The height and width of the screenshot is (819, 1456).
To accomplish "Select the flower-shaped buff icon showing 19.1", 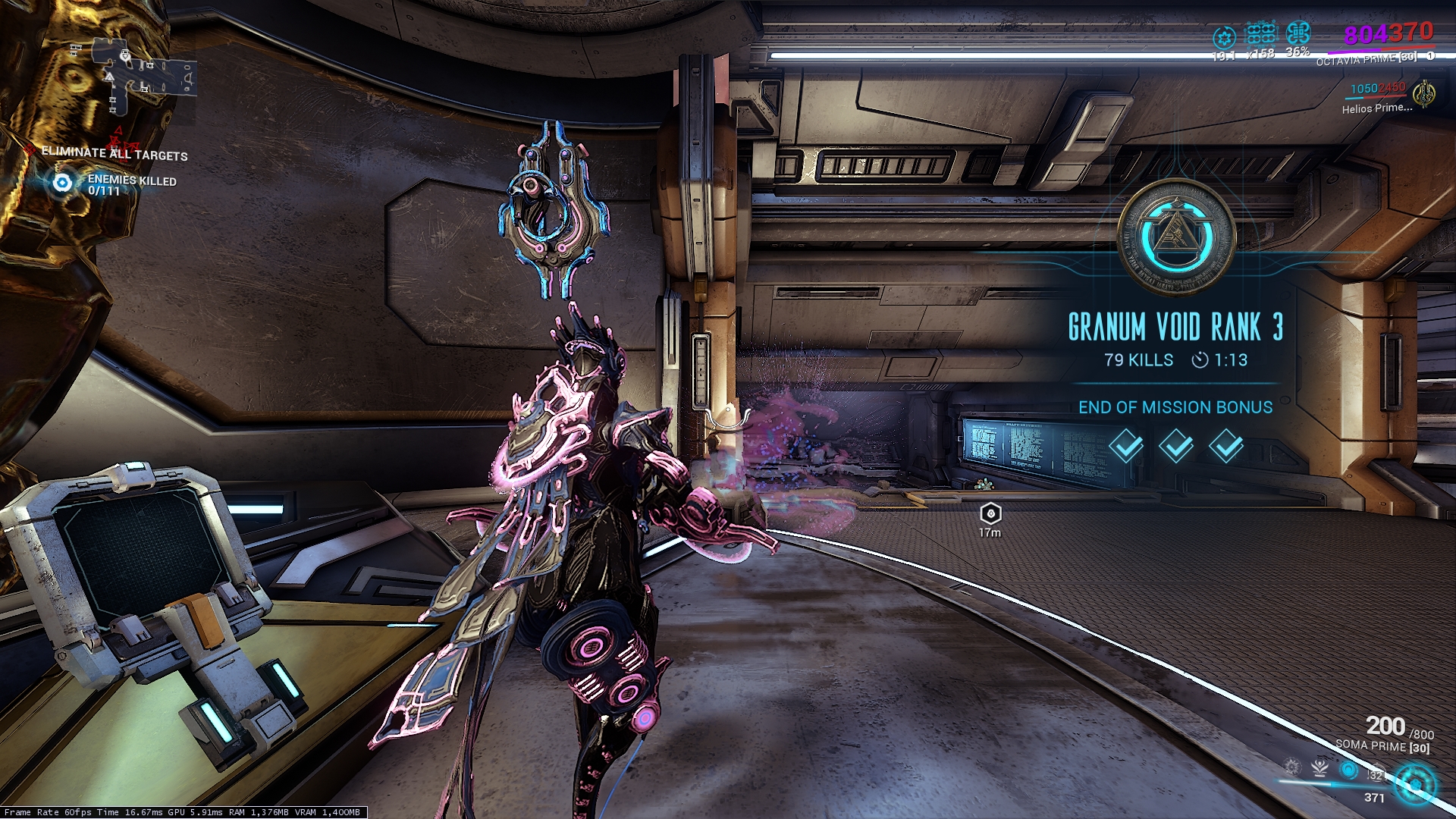I will [1224, 37].
